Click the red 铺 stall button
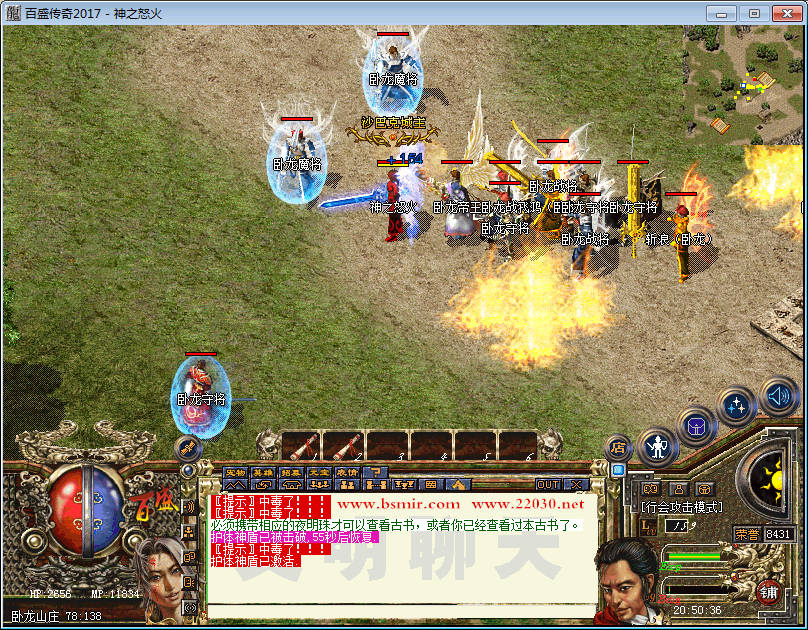Viewport: 808px width, 630px height. (x=770, y=591)
